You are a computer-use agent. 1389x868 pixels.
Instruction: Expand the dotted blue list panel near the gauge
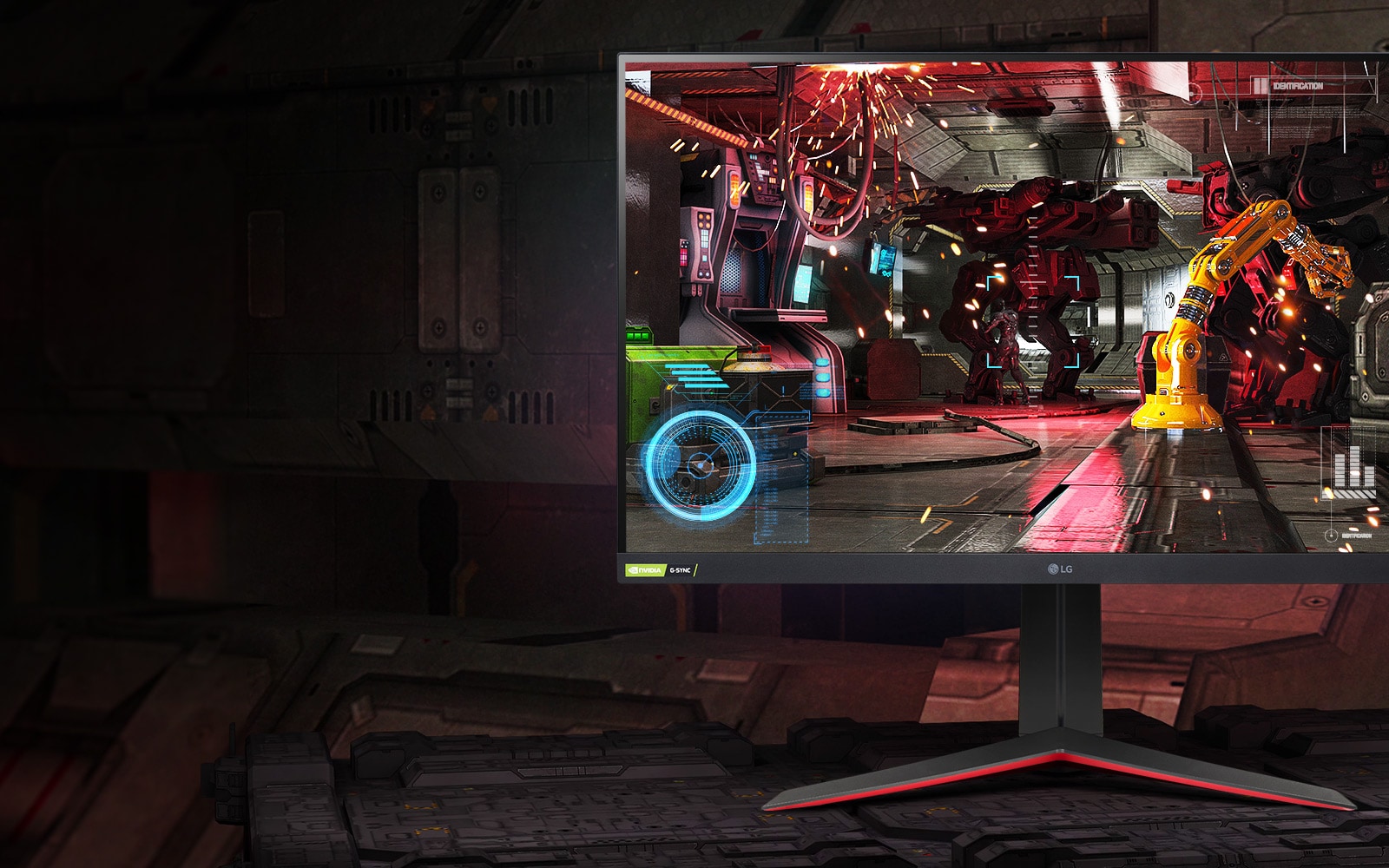[x=780, y=477]
